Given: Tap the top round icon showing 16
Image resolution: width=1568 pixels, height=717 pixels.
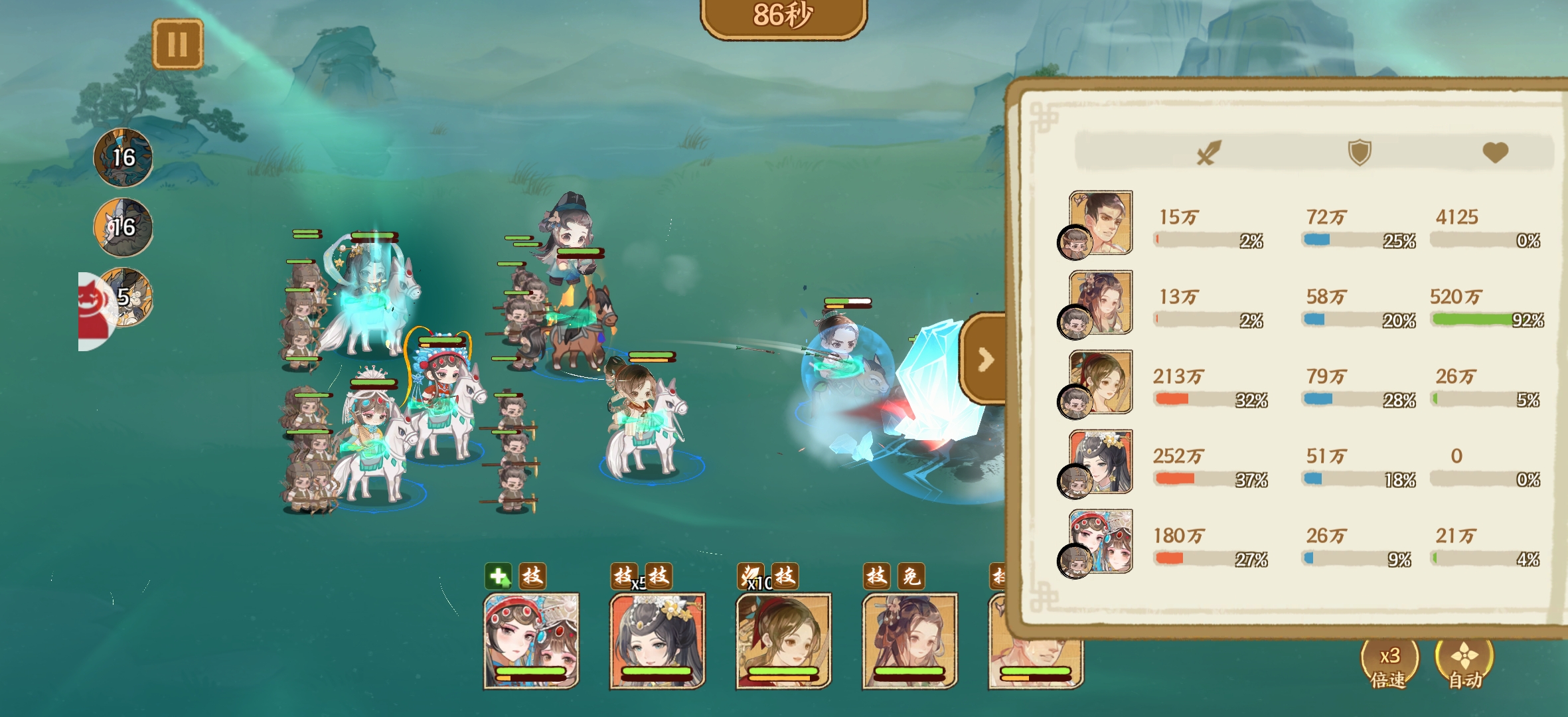Looking at the screenshot, I should click(123, 158).
